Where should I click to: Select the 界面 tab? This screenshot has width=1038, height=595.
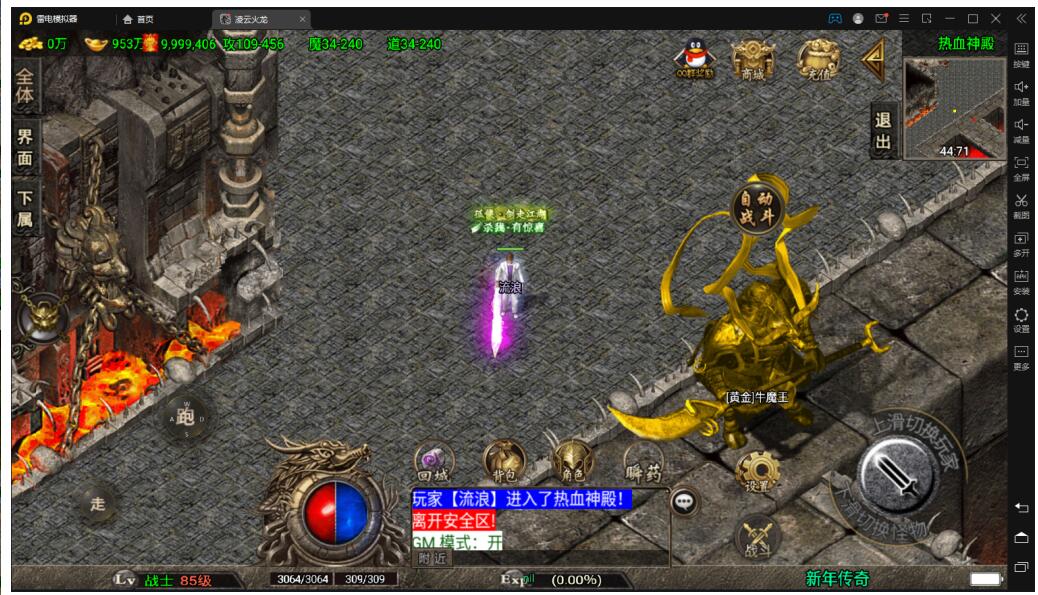click(x=25, y=148)
